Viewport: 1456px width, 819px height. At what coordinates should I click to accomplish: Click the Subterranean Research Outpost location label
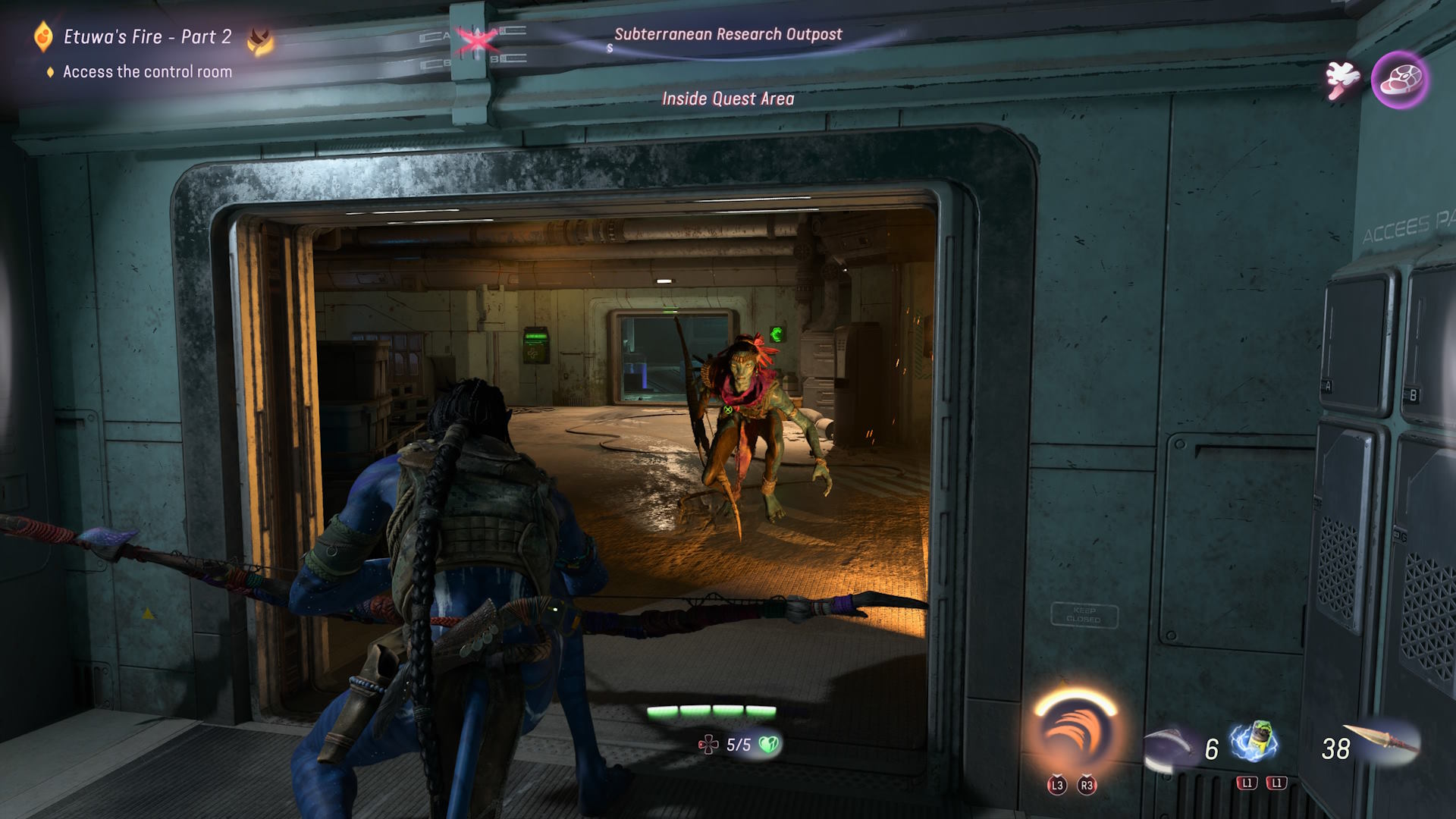click(x=727, y=34)
